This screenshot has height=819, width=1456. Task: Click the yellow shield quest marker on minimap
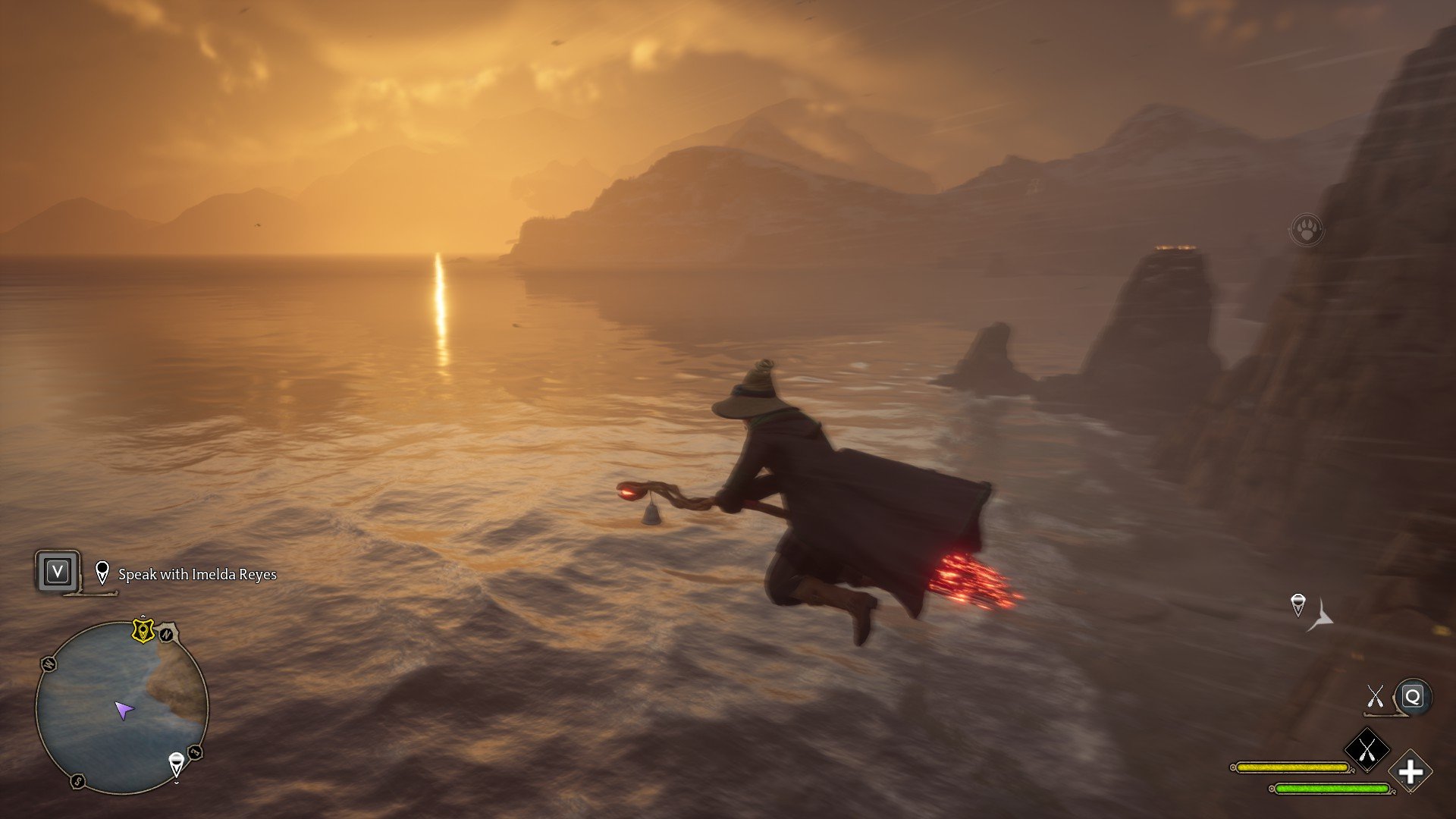click(x=143, y=630)
